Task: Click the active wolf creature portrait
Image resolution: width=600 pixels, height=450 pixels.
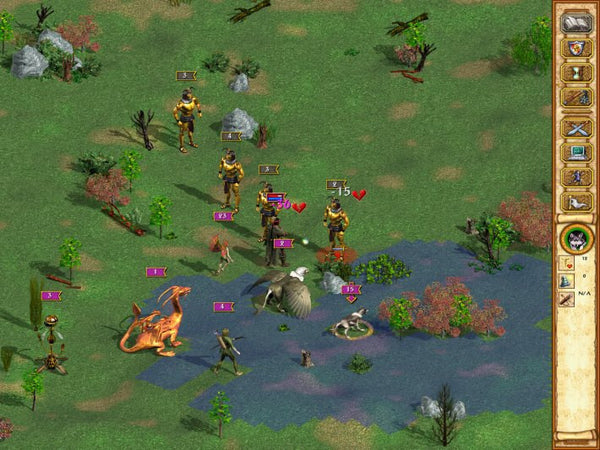Action: pyautogui.click(x=576, y=238)
